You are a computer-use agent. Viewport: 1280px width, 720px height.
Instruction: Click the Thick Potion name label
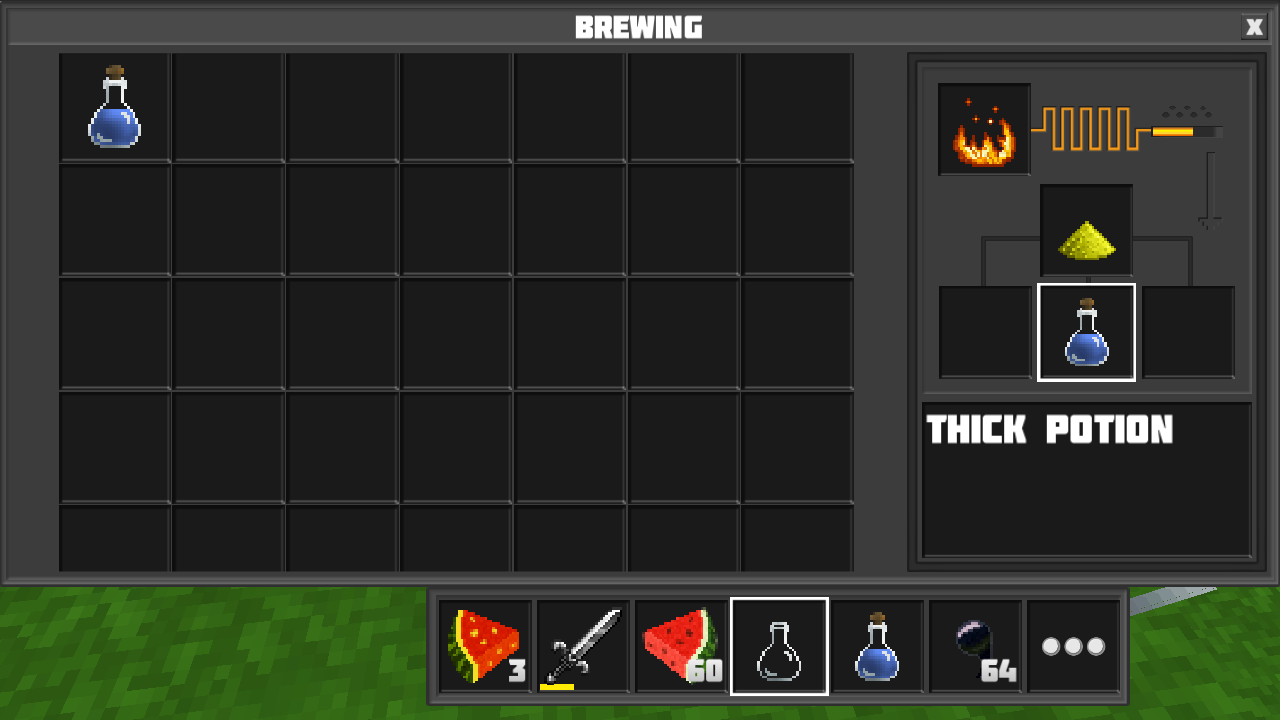1050,430
